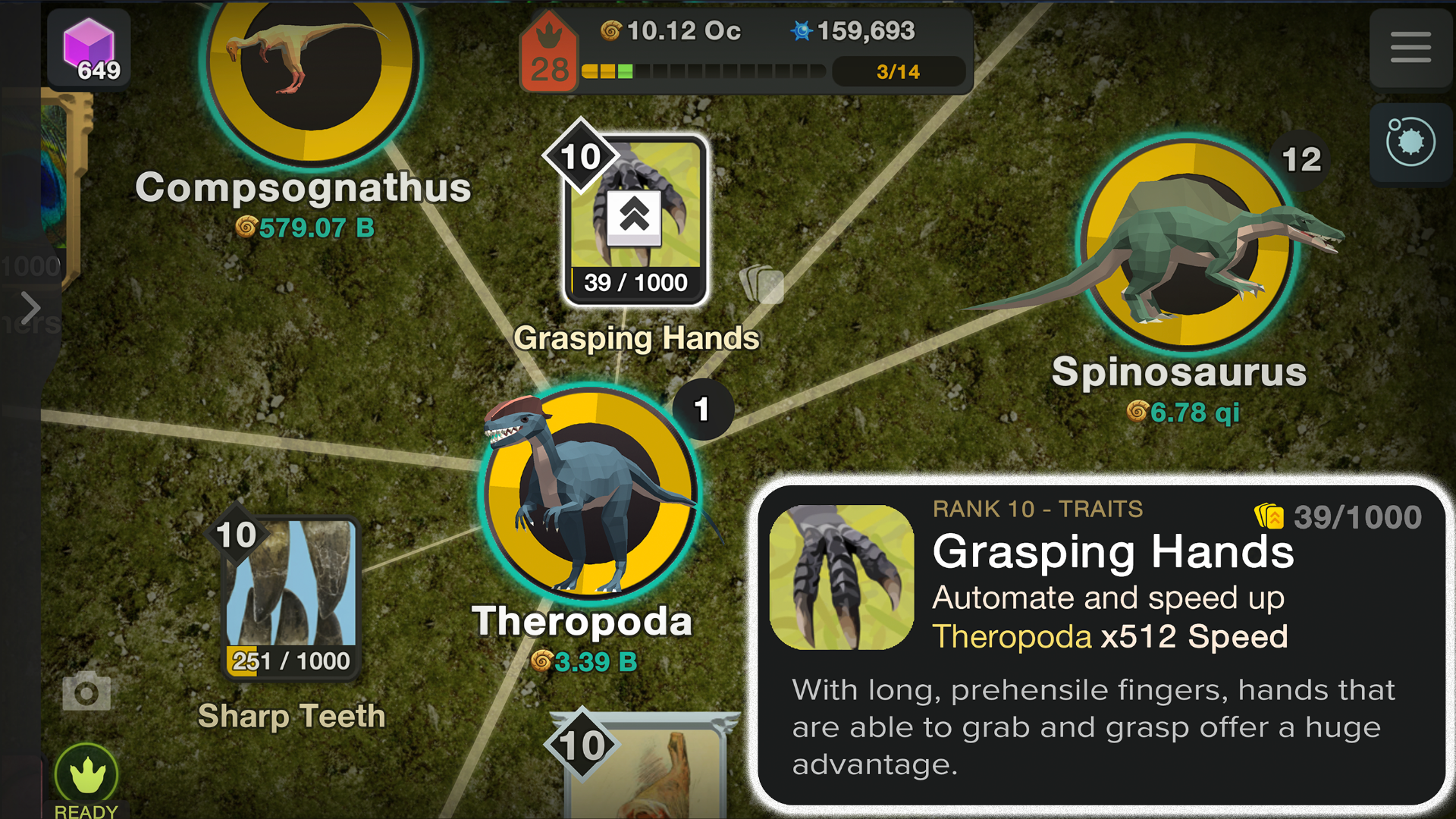
Task: Select the Sharp Teeth trait card
Action: [290, 598]
